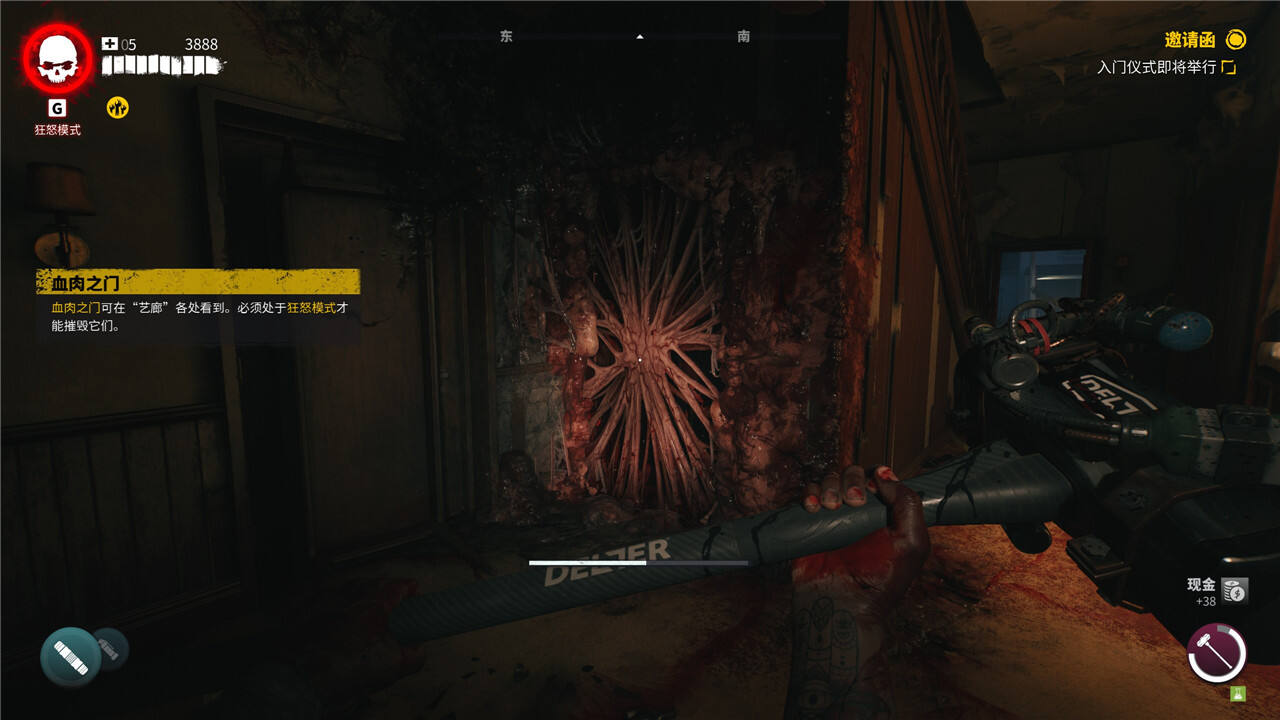This screenshot has width=1280, height=720.
Task: Select the yellow flame status icon
Action: [x=118, y=108]
